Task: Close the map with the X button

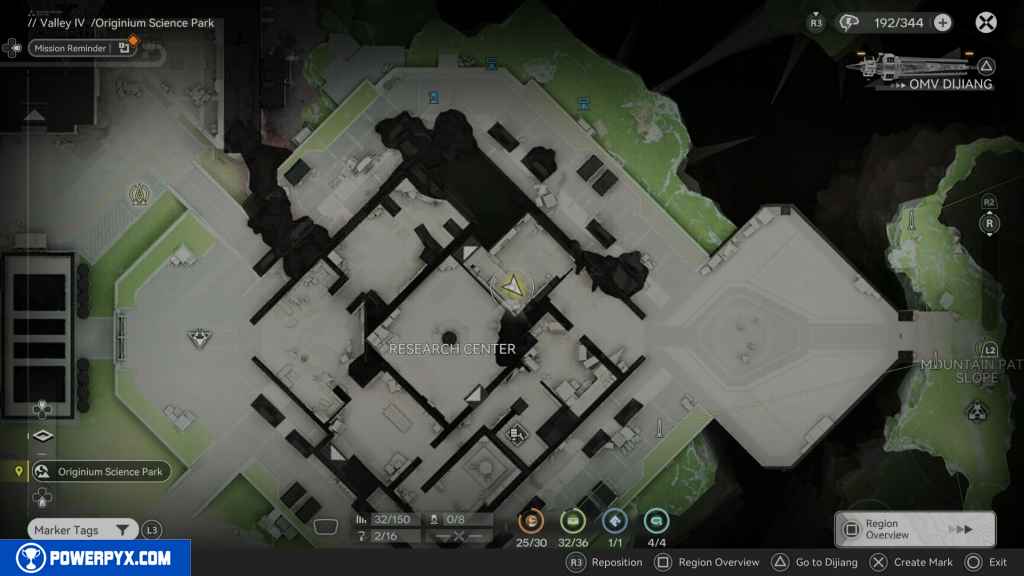Action: (x=986, y=22)
